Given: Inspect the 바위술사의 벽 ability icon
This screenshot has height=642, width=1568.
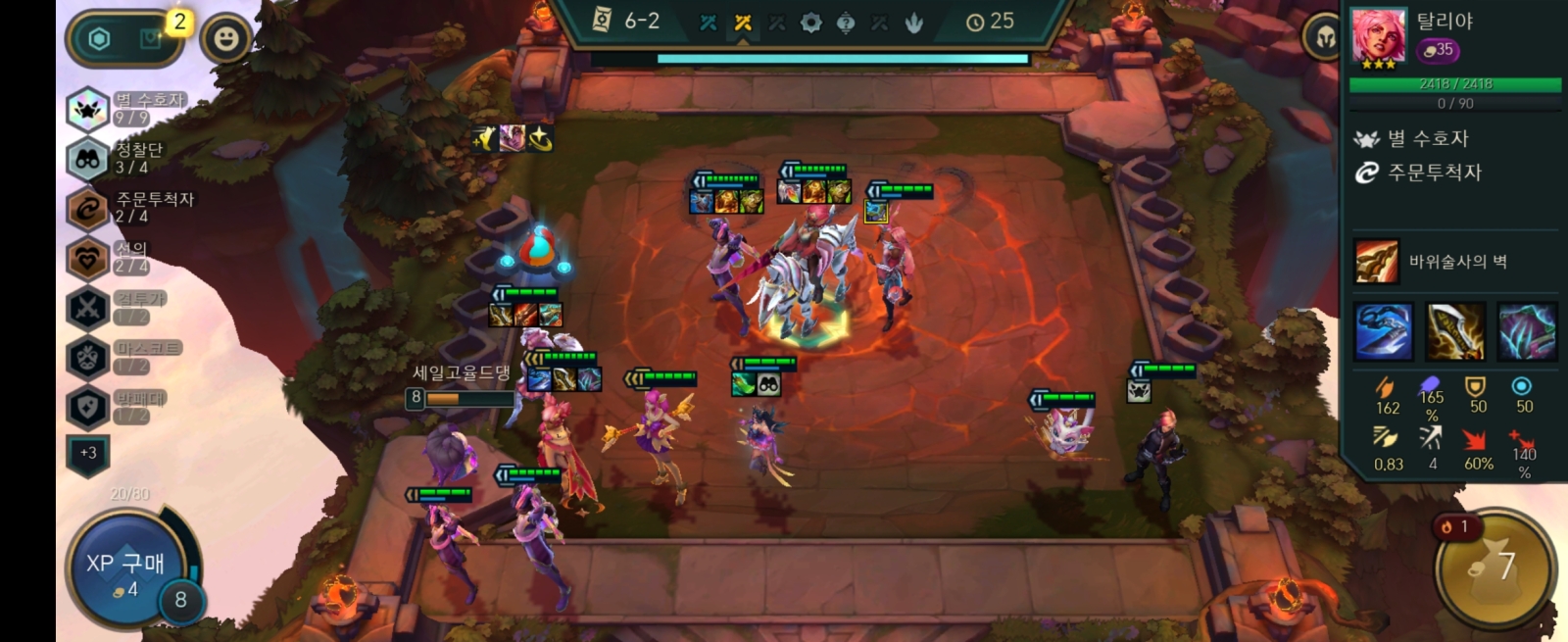Looking at the screenshot, I should tap(1377, 262).
